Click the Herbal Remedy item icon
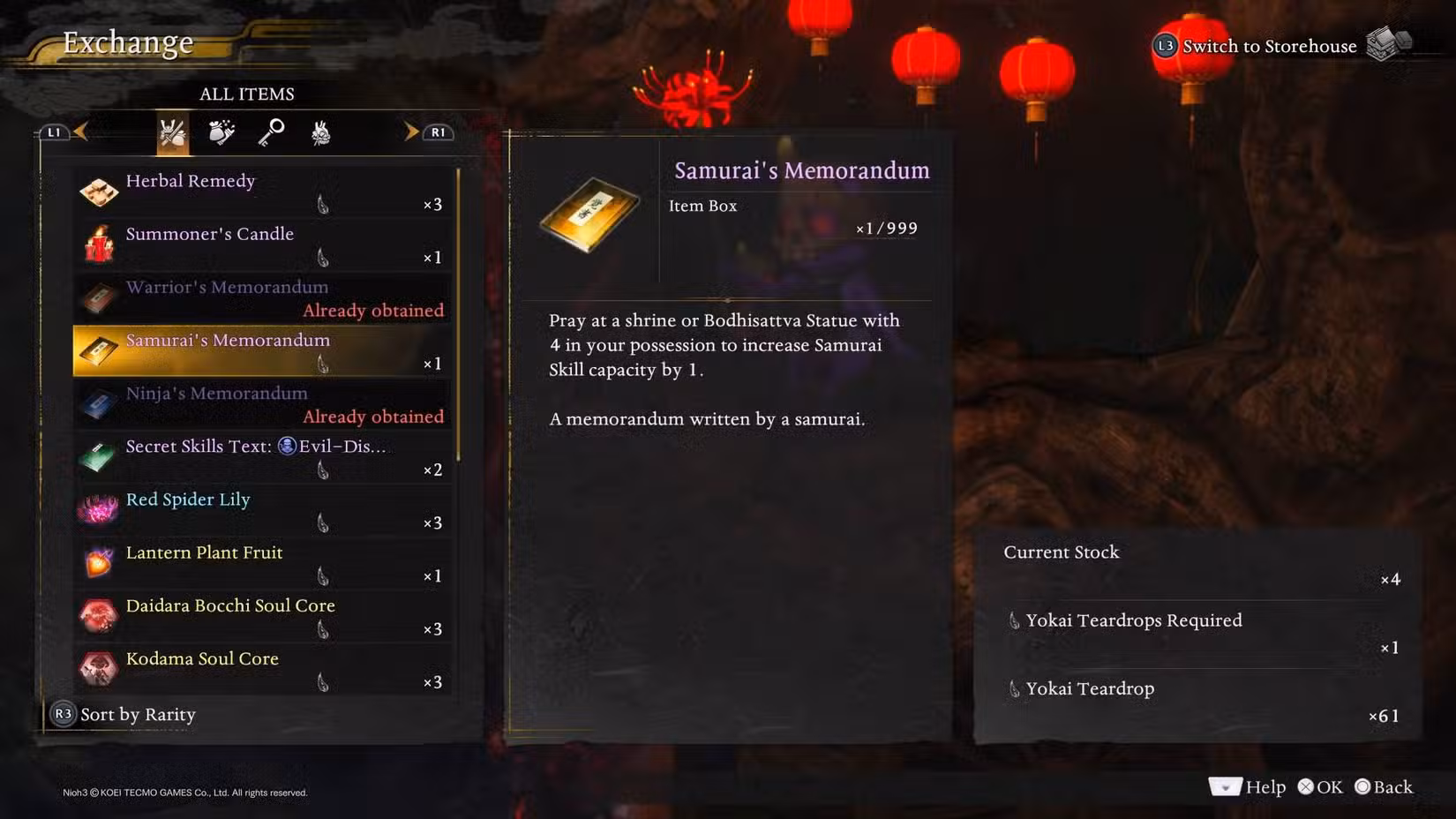The image size is (1456, 819). [99, 191]
